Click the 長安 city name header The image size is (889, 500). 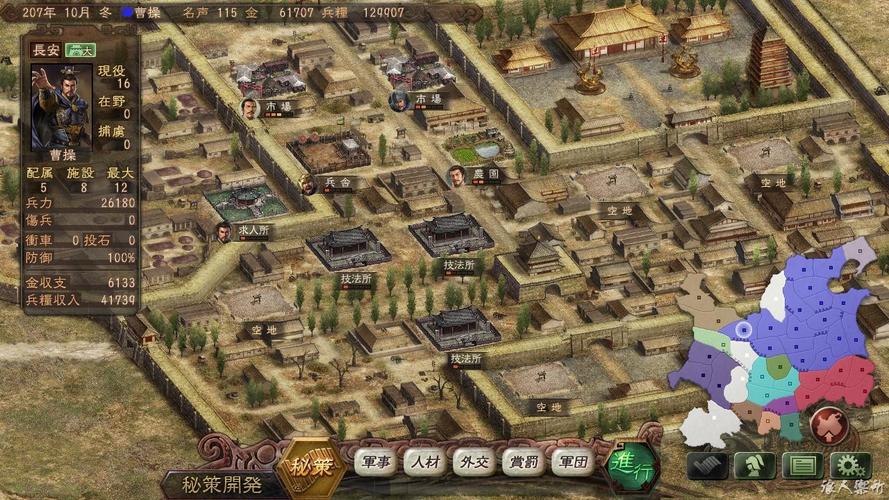point(48,50)
